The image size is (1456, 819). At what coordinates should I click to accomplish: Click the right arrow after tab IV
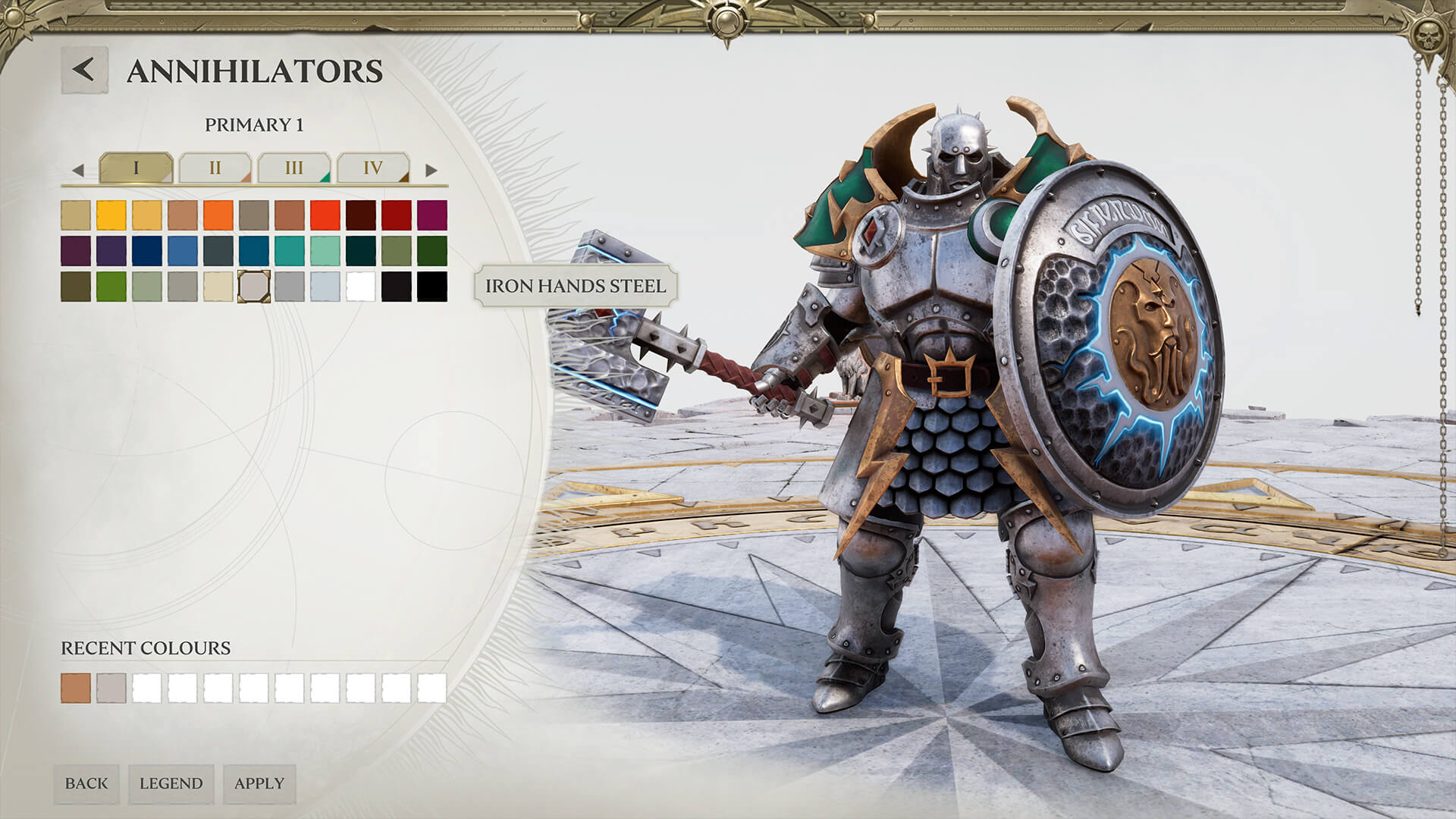click(431, 168)
